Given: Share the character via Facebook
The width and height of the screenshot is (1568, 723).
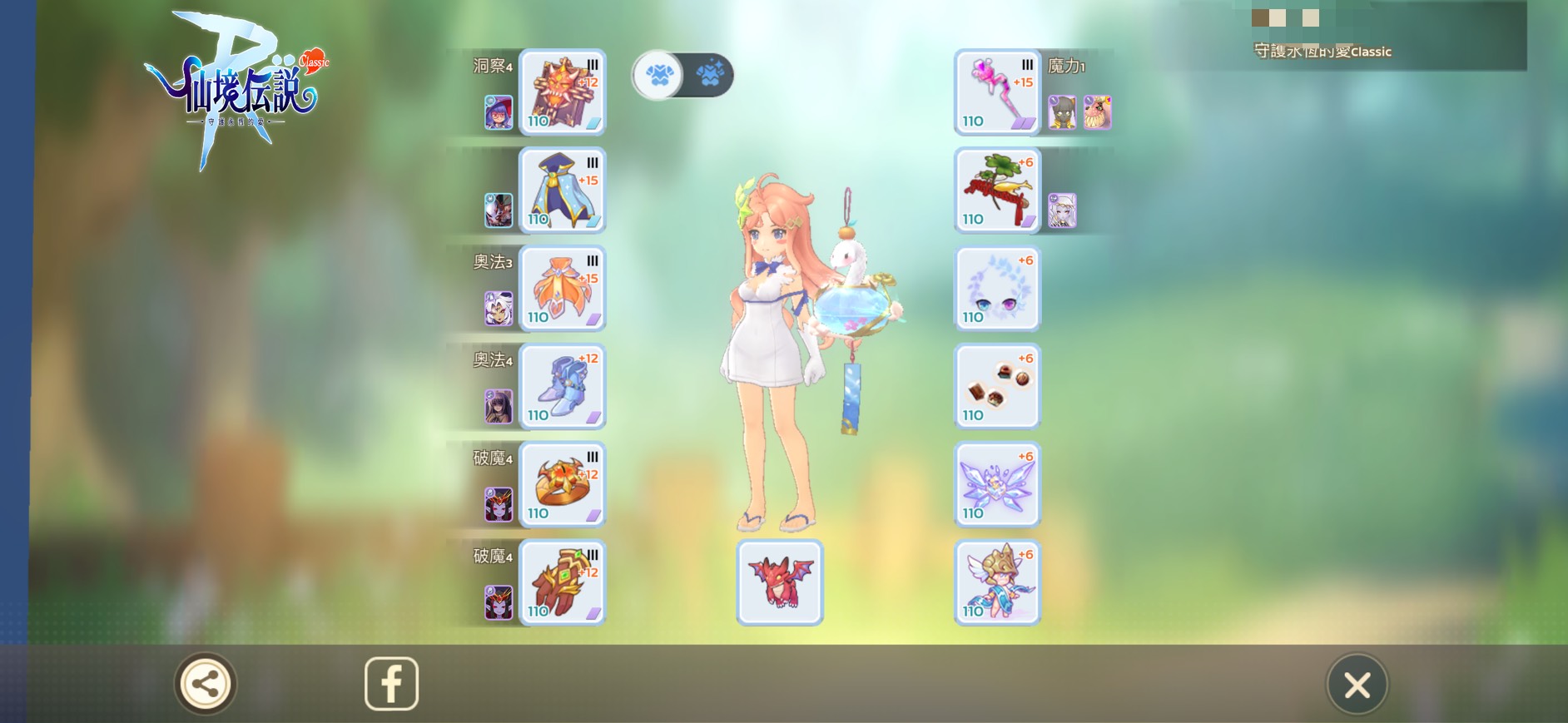Looking at the screenshot, I should click(391, 682).
